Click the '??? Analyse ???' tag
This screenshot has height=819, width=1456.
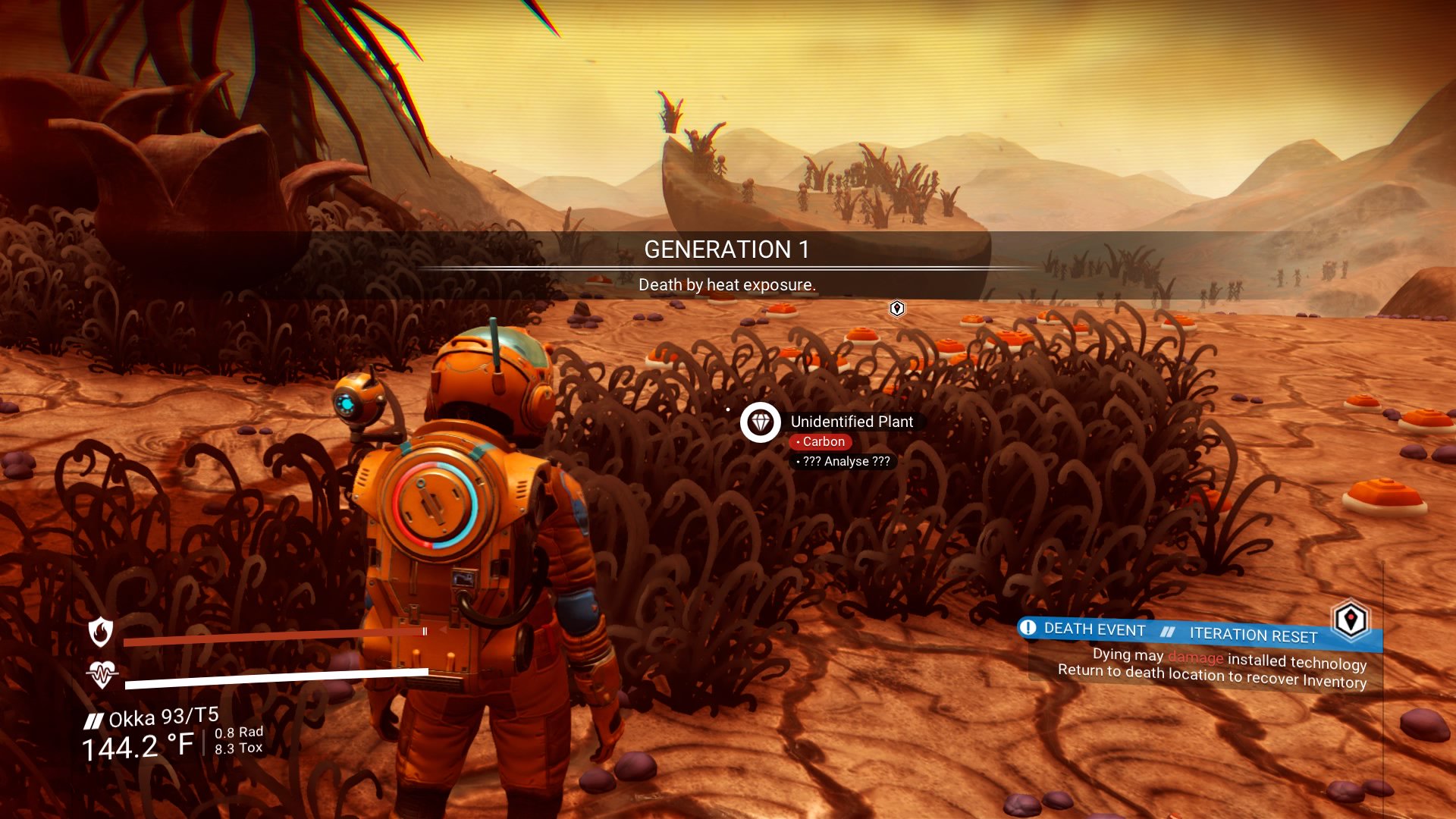point(843,461)
